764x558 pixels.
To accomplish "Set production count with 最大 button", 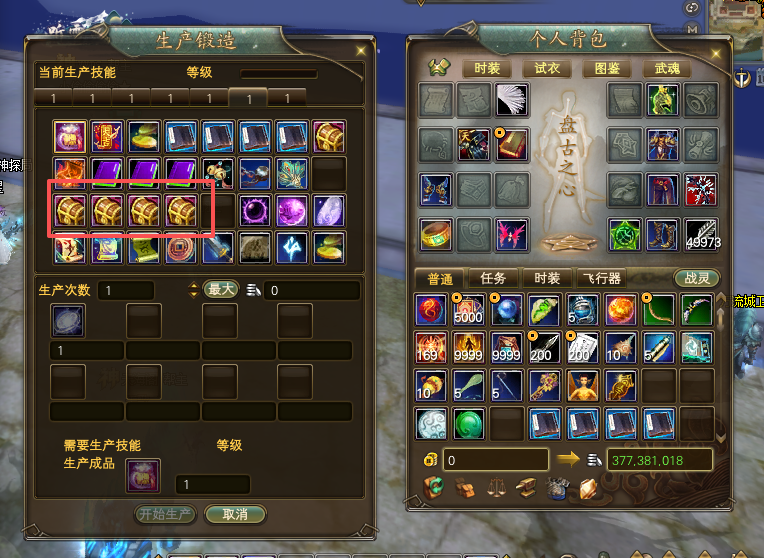I will pos(221,290).
